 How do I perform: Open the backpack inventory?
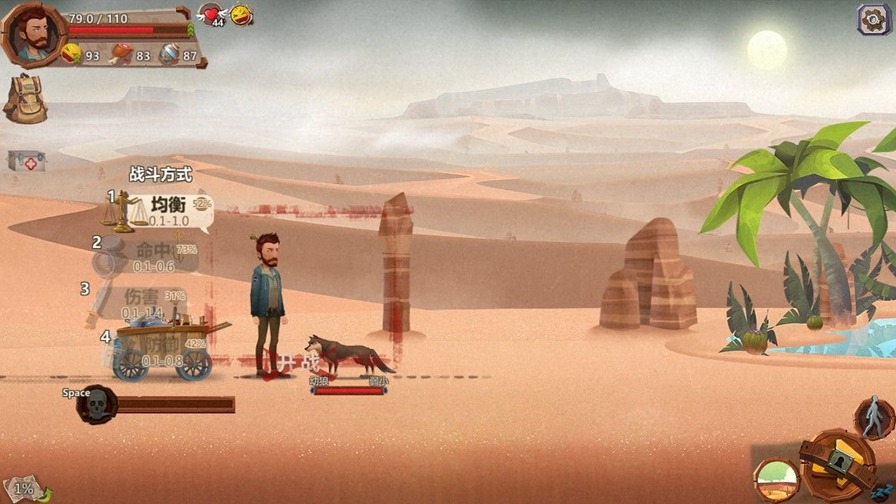(24, 98)
